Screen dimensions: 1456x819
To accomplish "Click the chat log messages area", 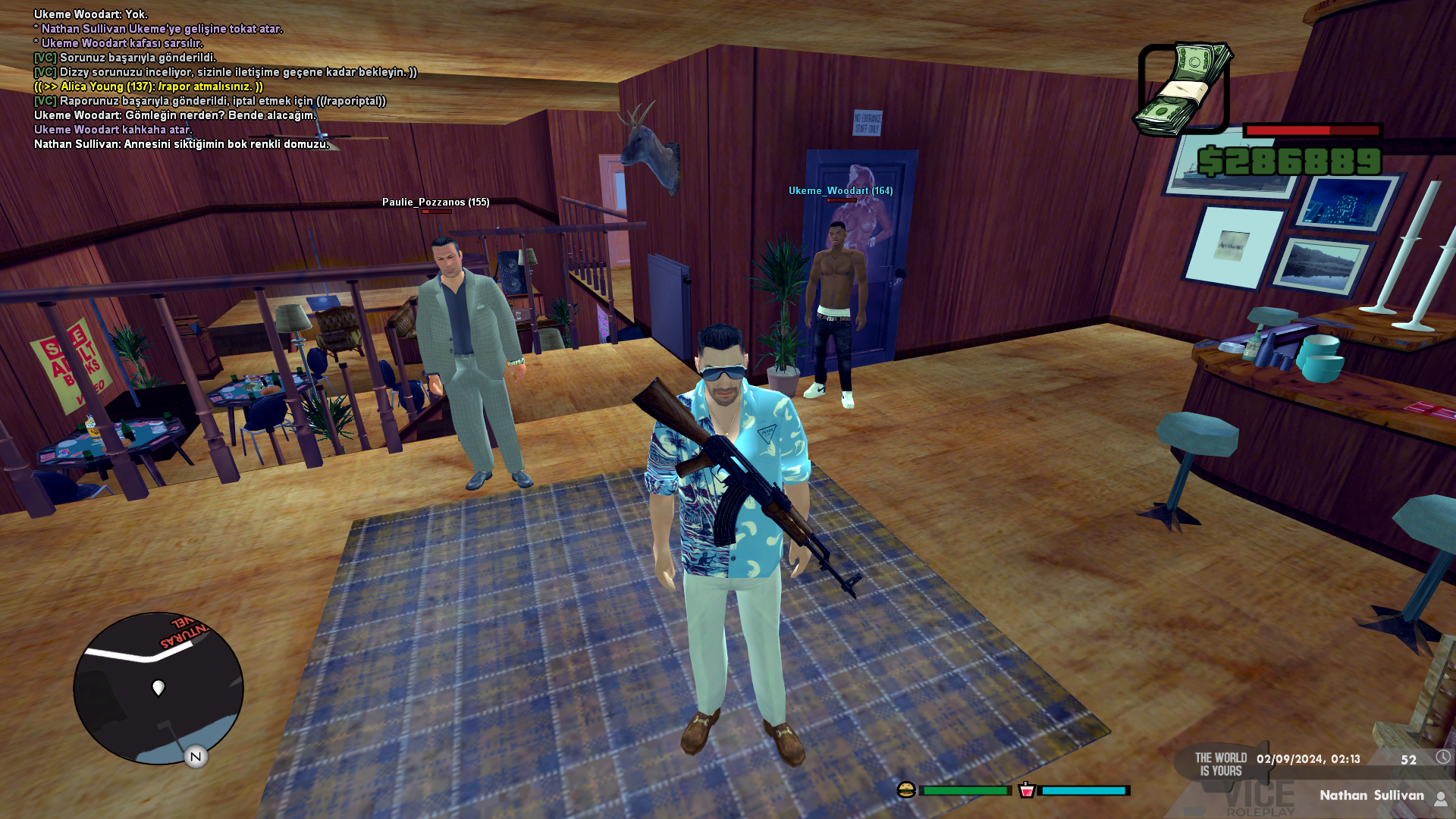I will pyautogui.click(x=225, y=79).
